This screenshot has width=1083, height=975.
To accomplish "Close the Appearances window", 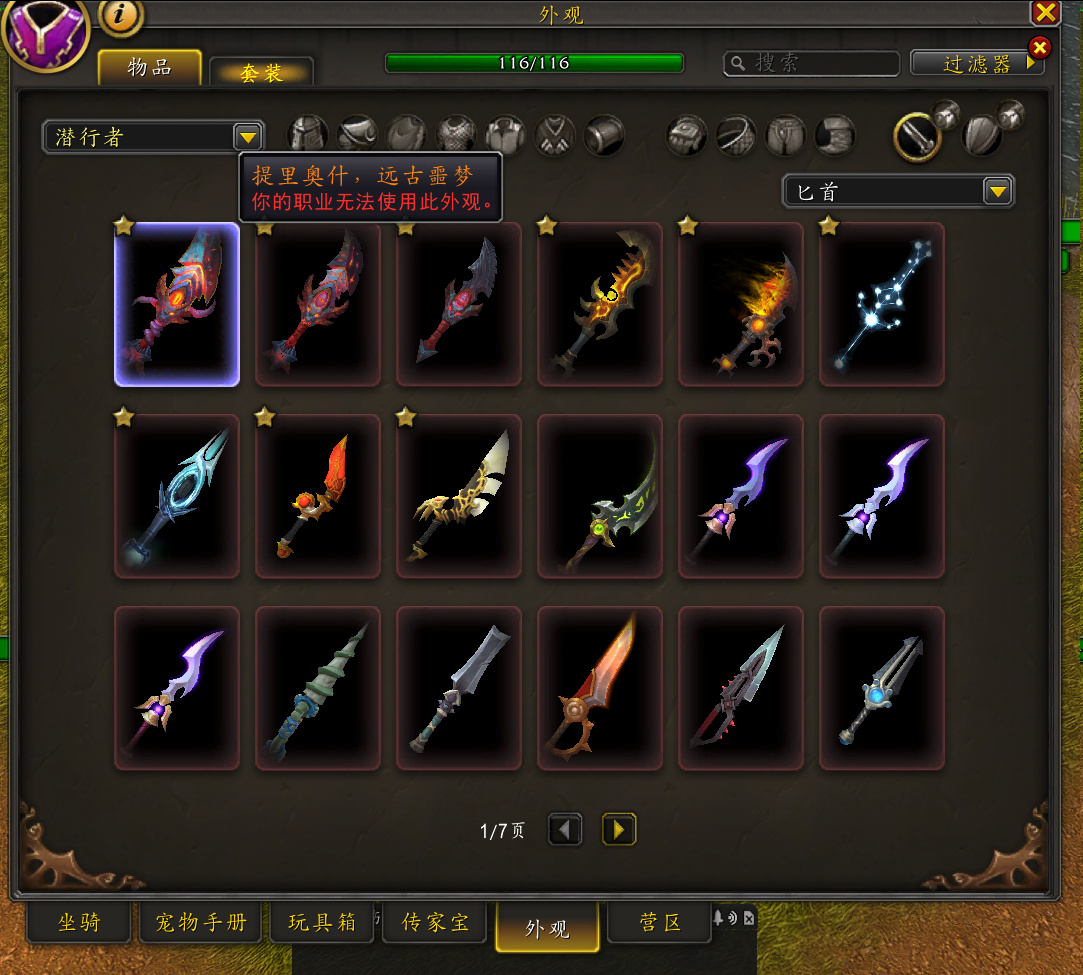I will (x=1045, y=12).
